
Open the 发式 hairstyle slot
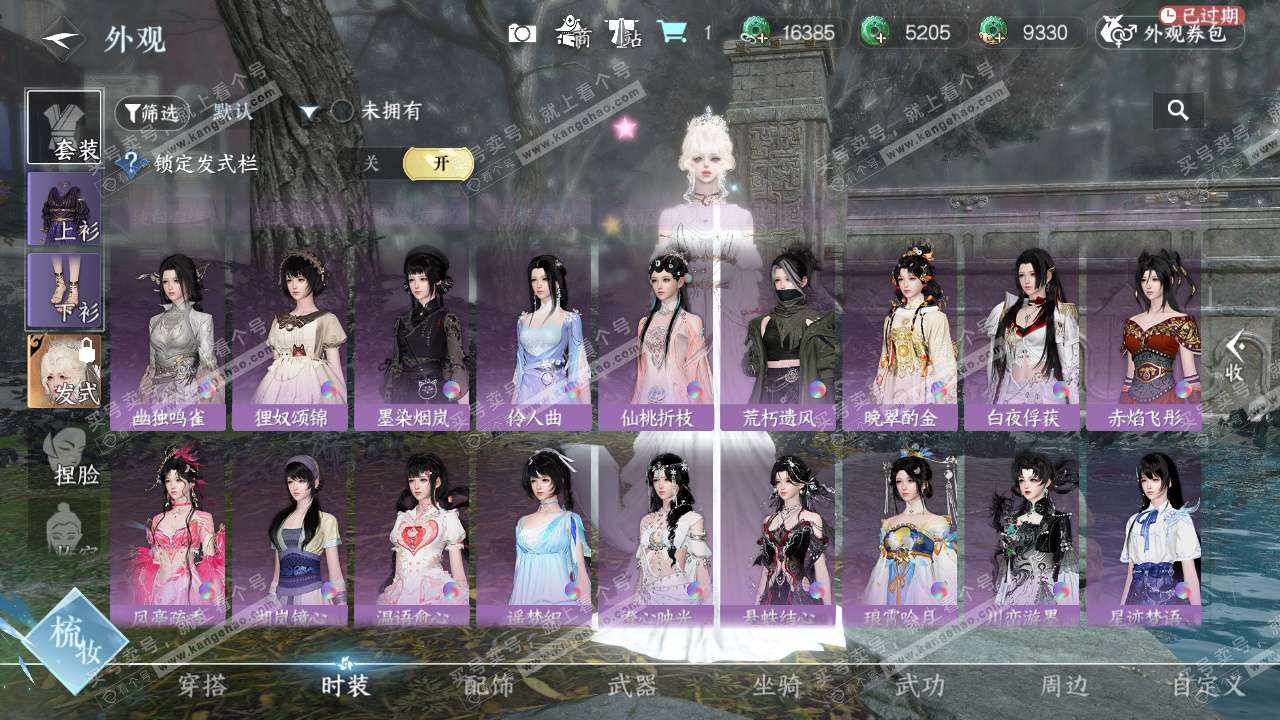(65, 371)
